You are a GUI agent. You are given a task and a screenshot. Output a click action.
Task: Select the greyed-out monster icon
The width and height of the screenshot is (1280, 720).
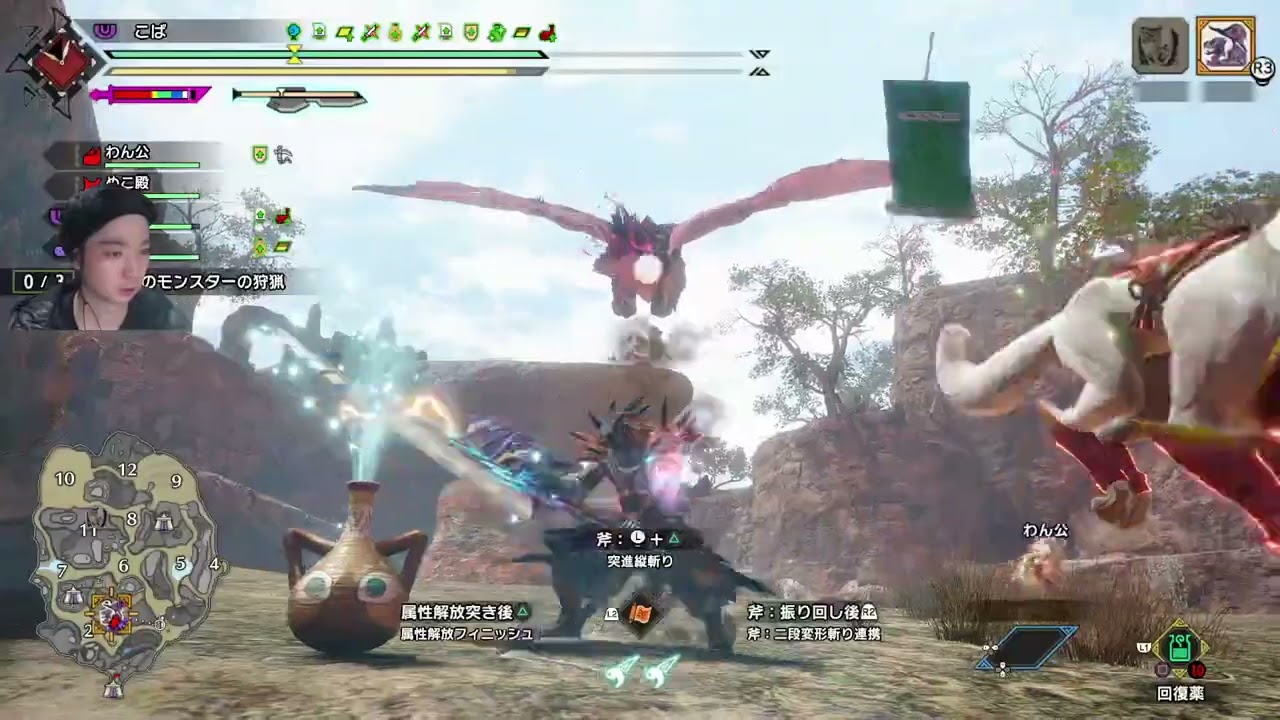click(1160, 46)
